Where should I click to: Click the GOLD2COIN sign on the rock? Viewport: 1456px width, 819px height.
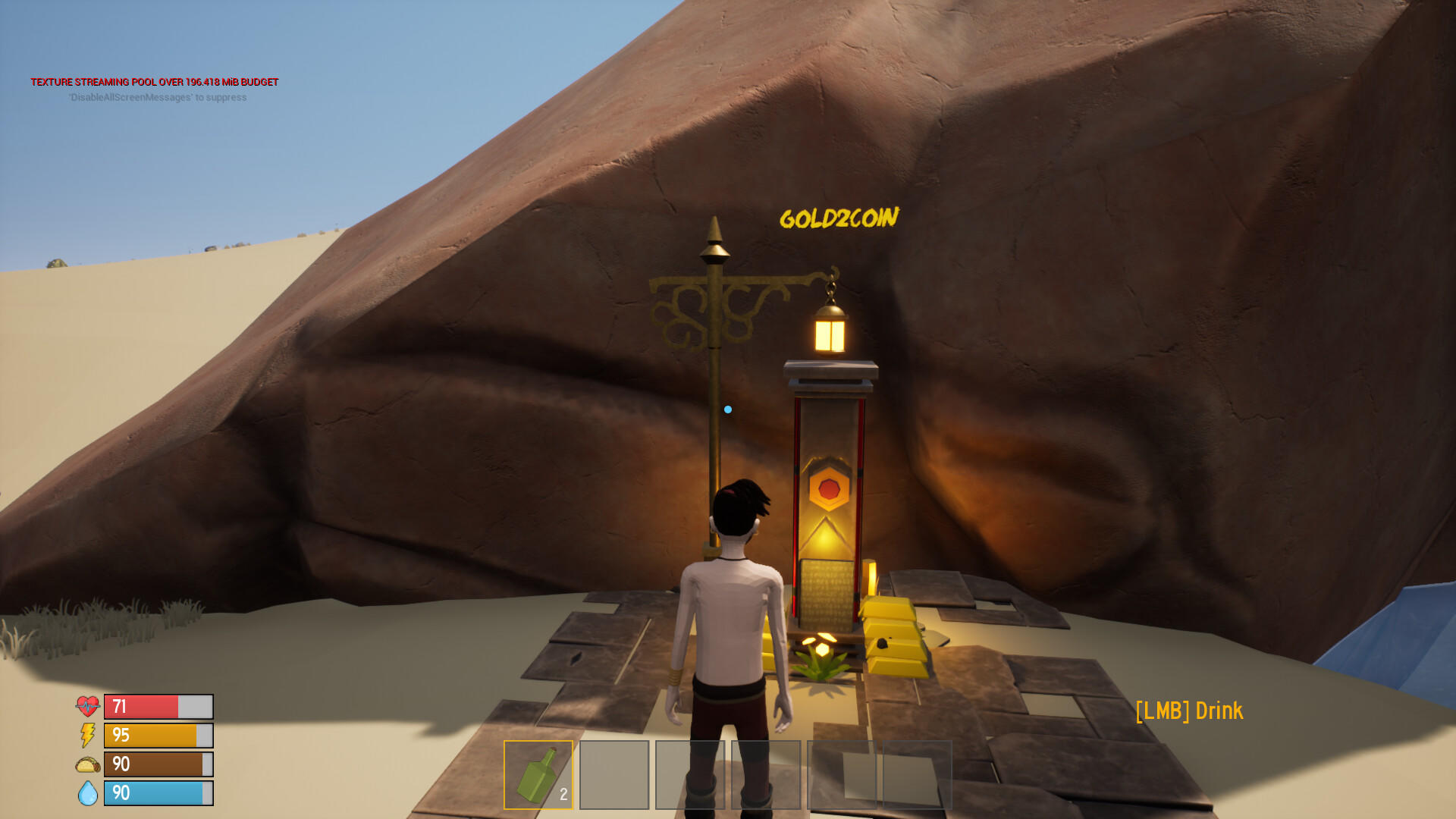[x=839, y=218]
